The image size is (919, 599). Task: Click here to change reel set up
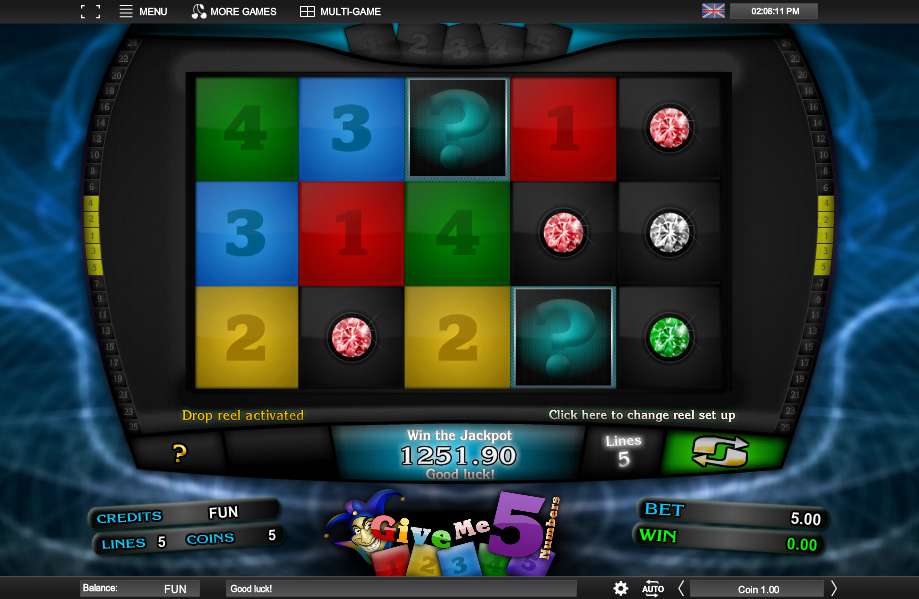pos(641,415)
